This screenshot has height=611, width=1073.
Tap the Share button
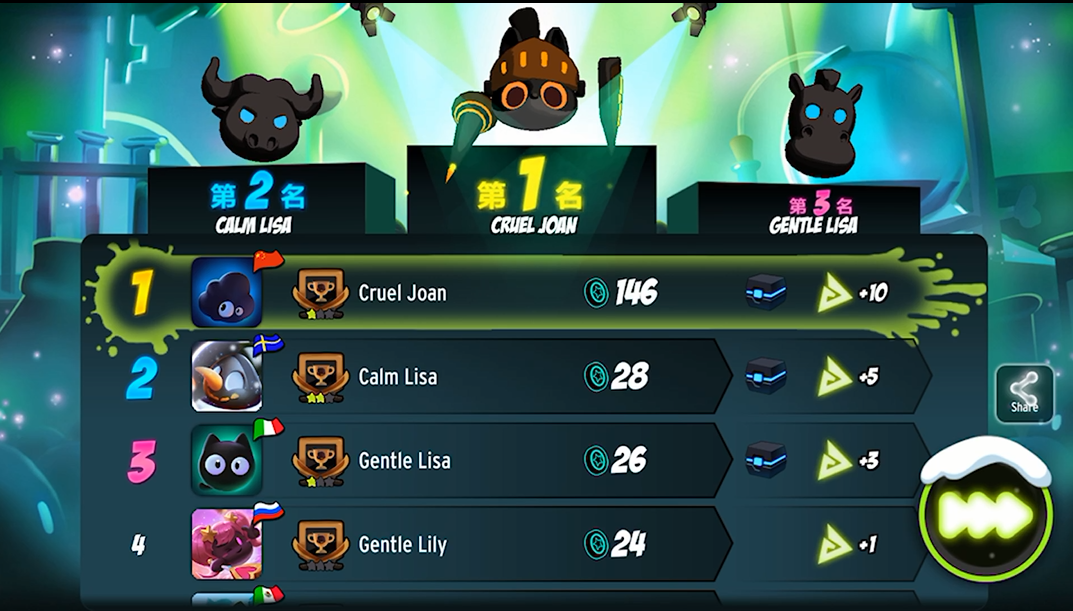point(1024,393)
